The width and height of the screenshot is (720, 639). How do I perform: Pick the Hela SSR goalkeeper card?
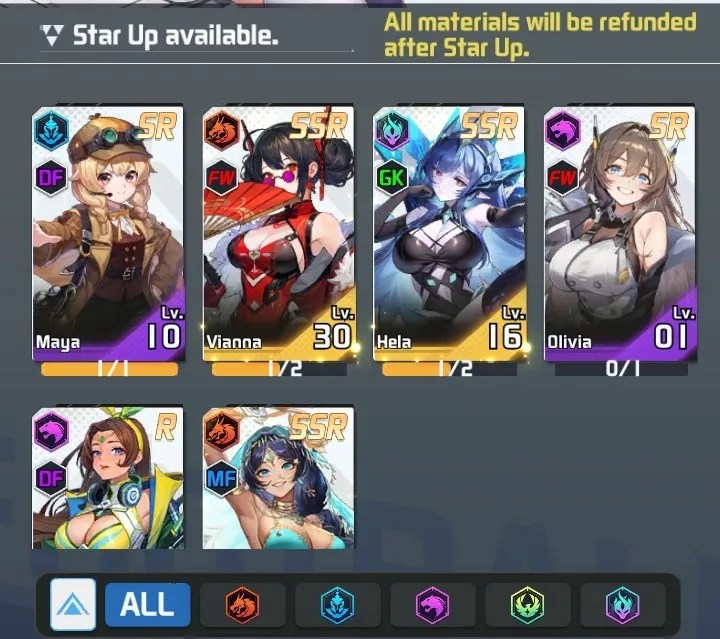point(449,232)
